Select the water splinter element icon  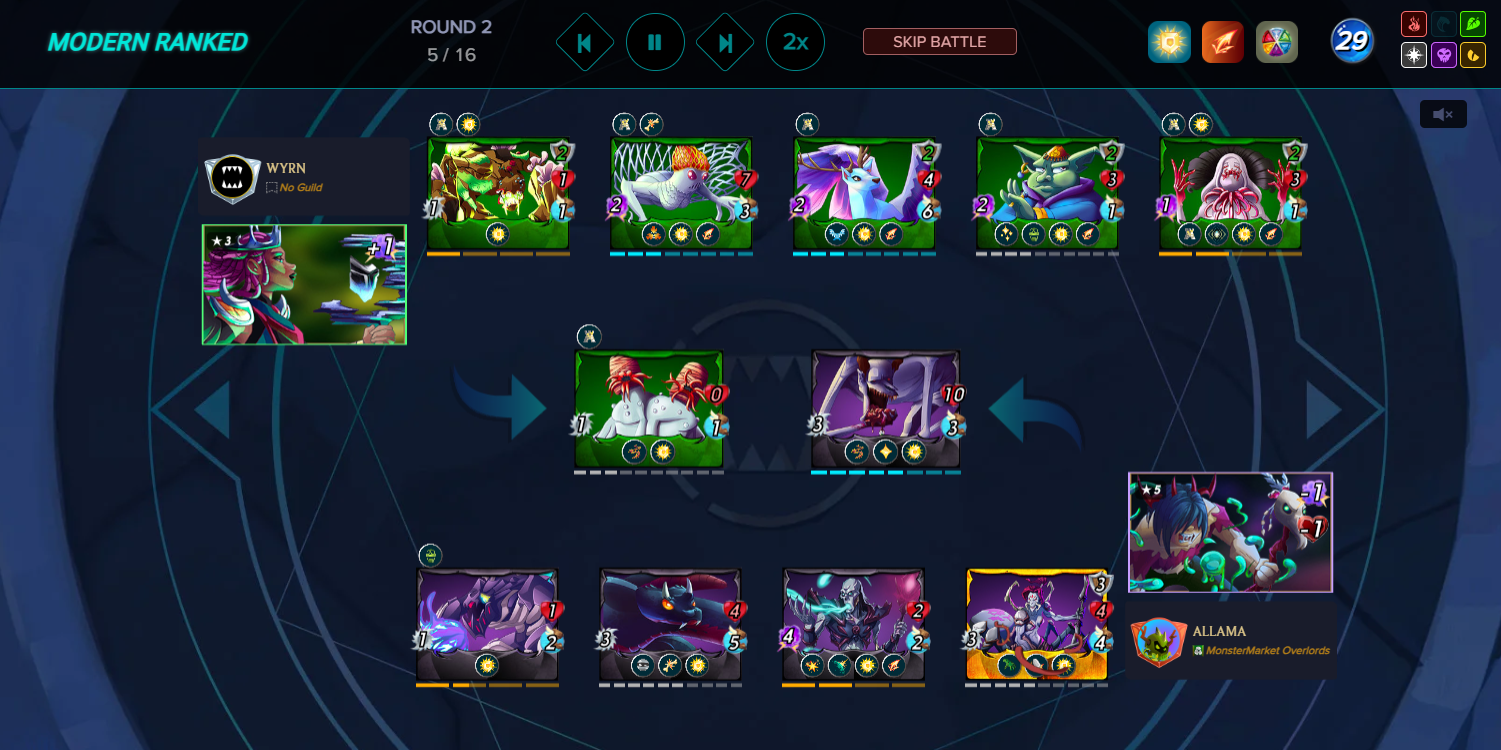(x=1444, y=23)
